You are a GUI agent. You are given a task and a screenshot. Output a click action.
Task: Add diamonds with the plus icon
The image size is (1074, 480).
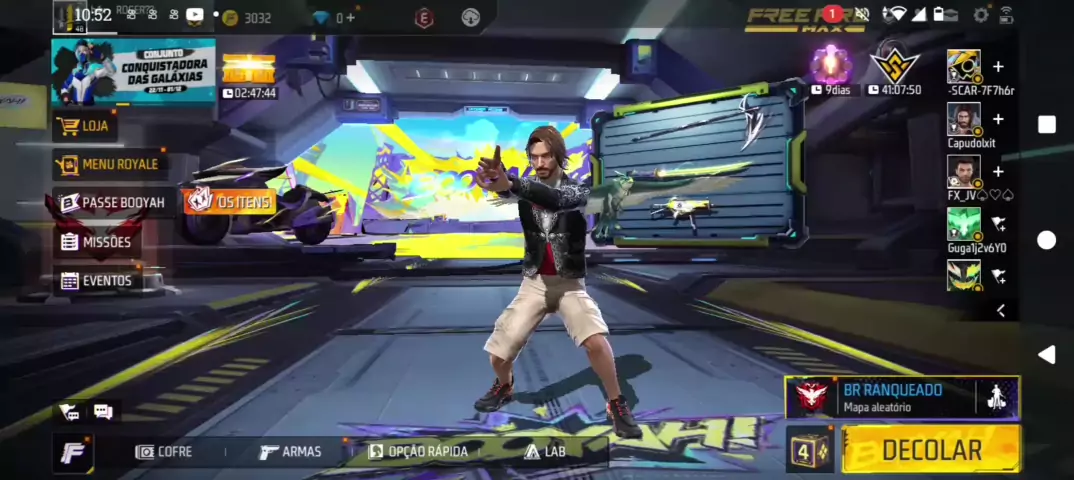(x=351, y=18)
